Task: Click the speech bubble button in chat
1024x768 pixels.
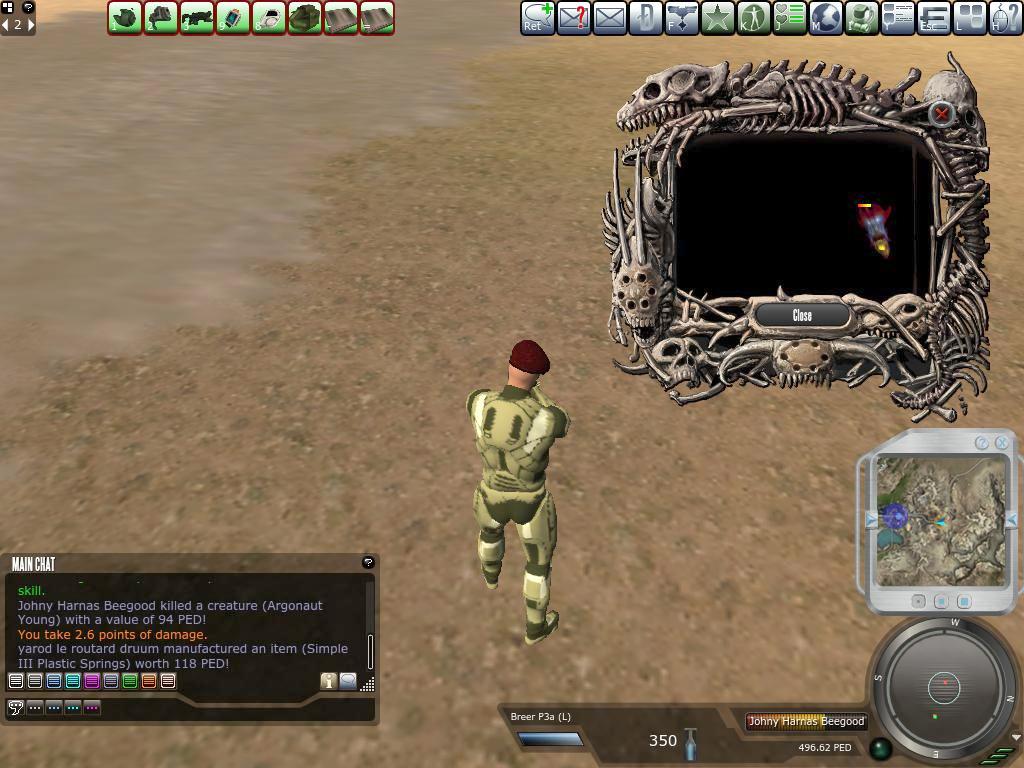Action: [348, 681]
